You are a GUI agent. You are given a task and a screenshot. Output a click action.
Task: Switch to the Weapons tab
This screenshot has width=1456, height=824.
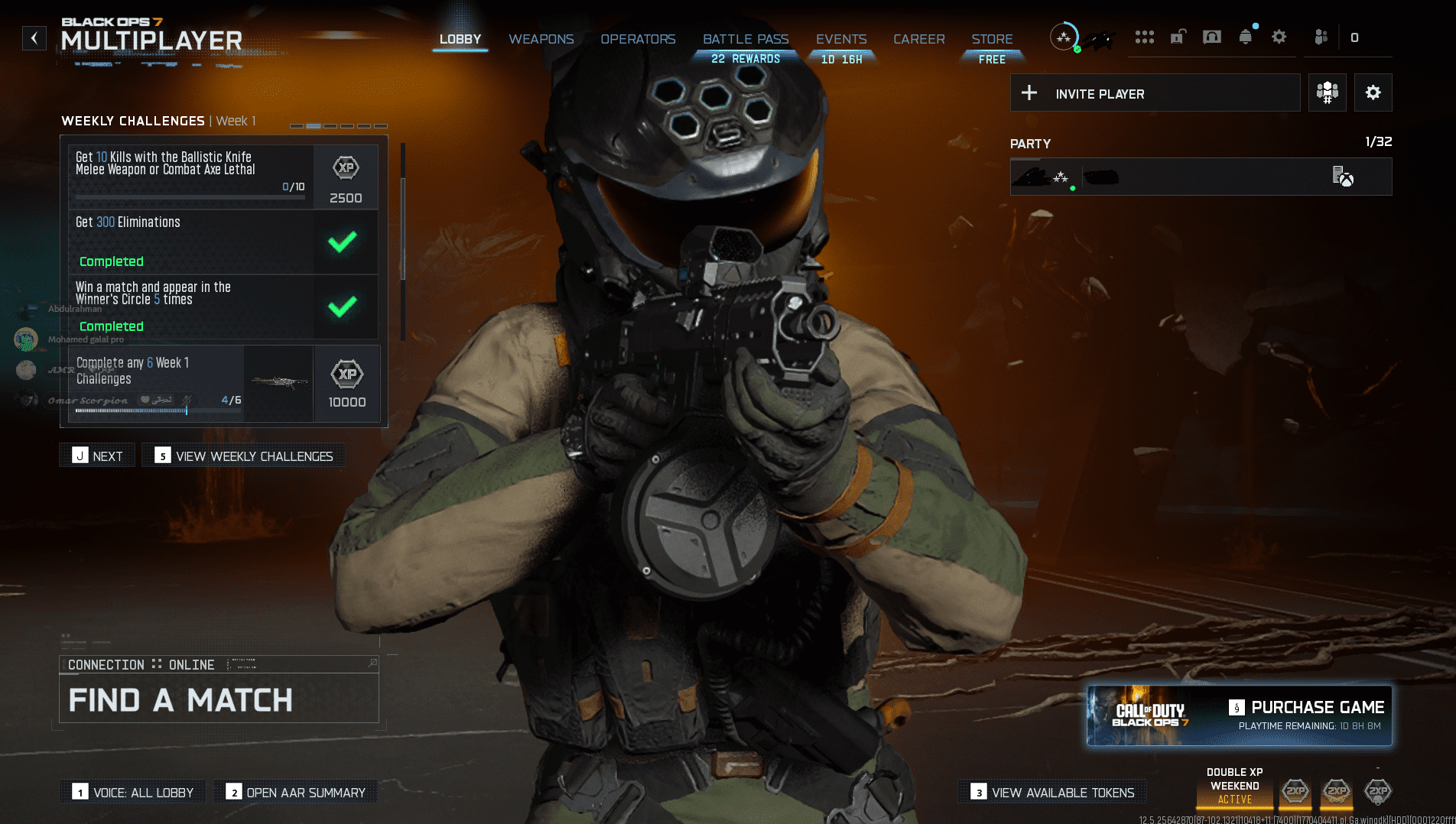[541, 39]
